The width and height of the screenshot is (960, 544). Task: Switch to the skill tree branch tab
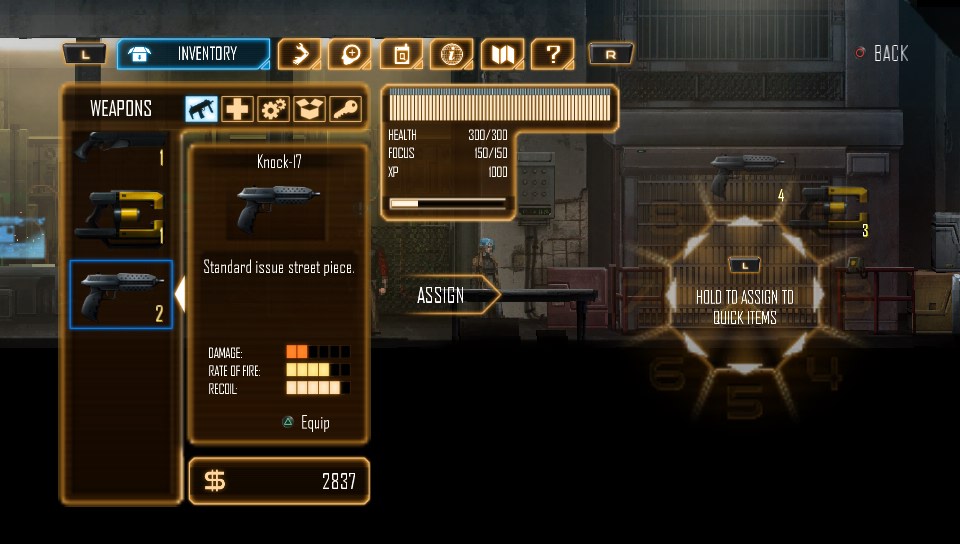point(298,54)
